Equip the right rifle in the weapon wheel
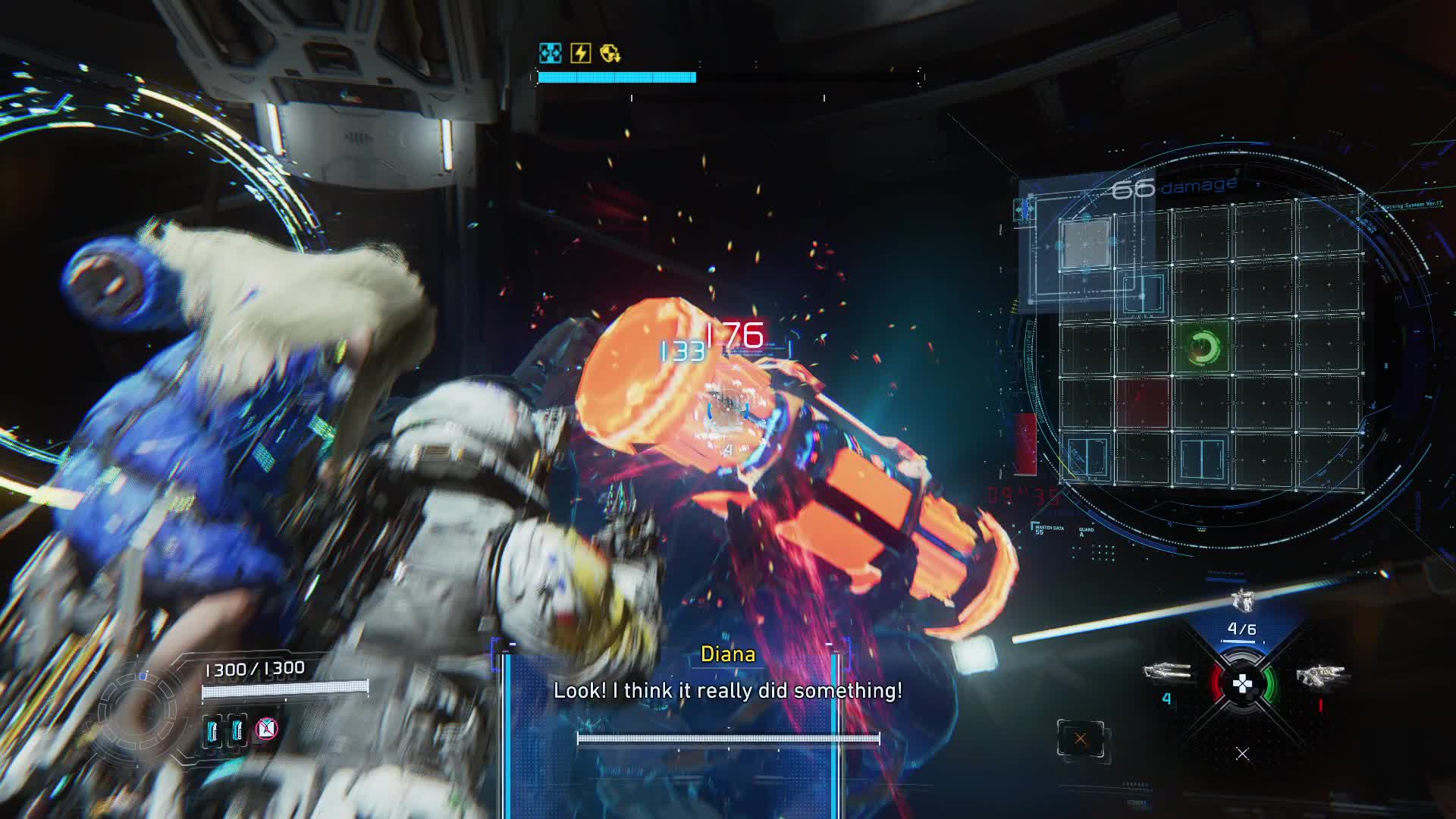The width and height of the screenshot is (1456, 819). tap(1320, 675)
